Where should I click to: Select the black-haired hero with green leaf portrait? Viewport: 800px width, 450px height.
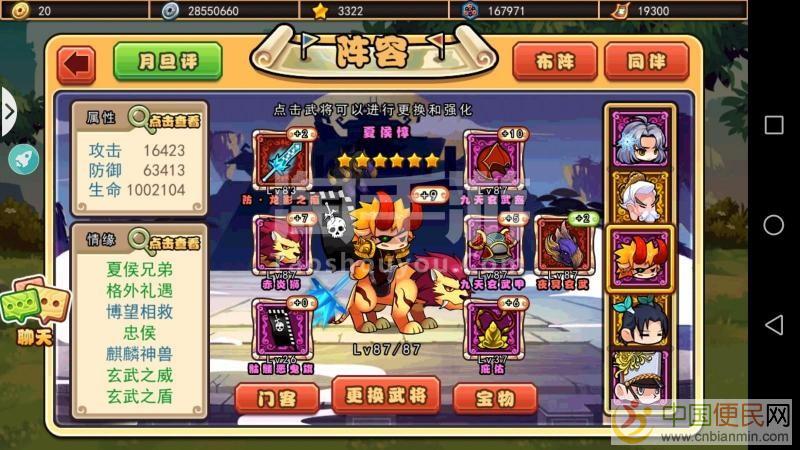[x=640, y=320]
